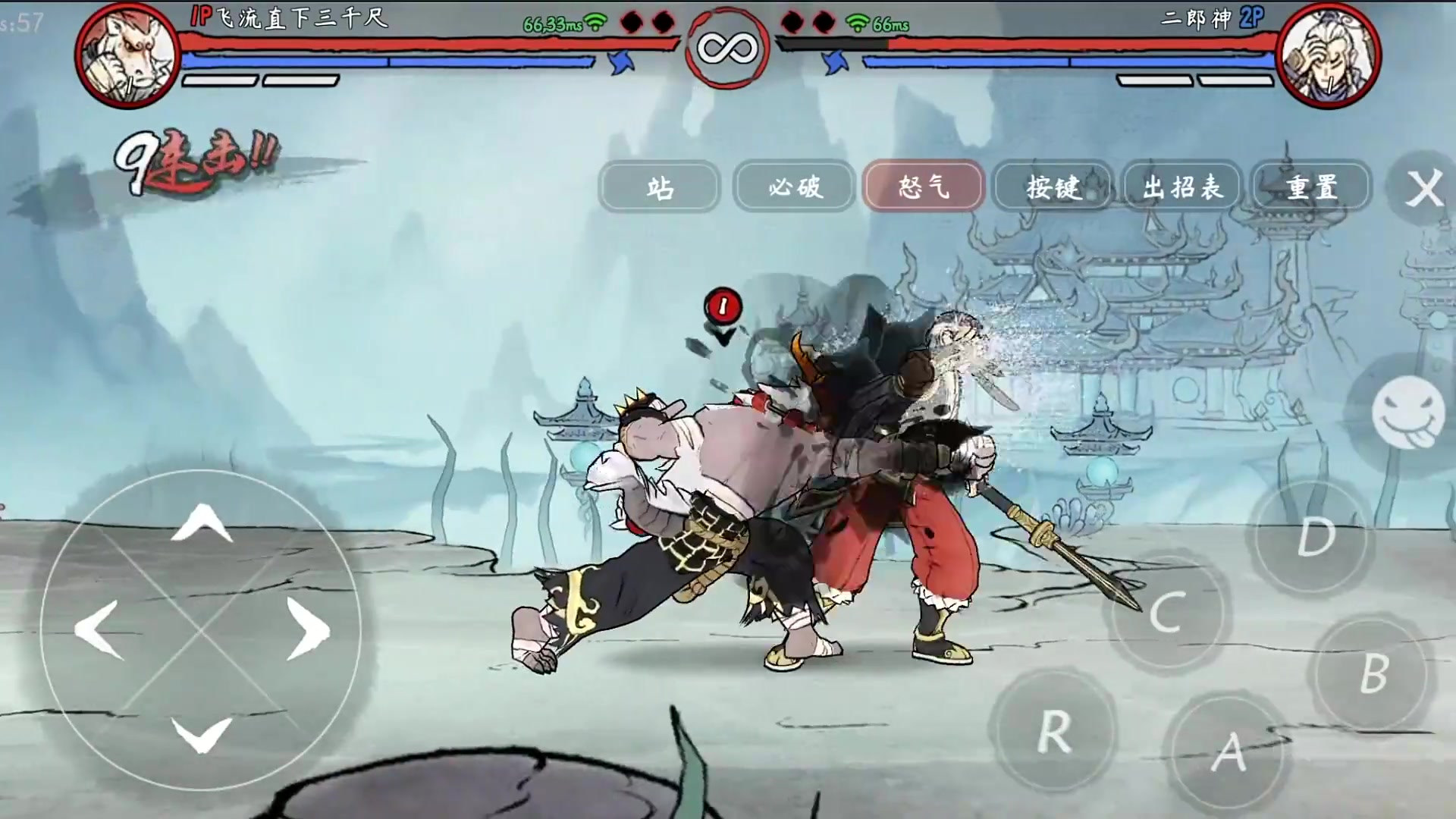Open the smiley face emote button
This screenshot has height=819, width=1456.
(x=1408, y=413)
